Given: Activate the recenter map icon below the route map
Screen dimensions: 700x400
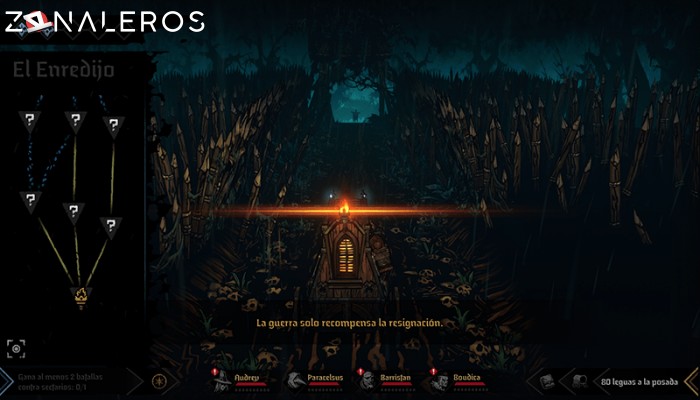Looking at the screenshot, I should point(16,347).
